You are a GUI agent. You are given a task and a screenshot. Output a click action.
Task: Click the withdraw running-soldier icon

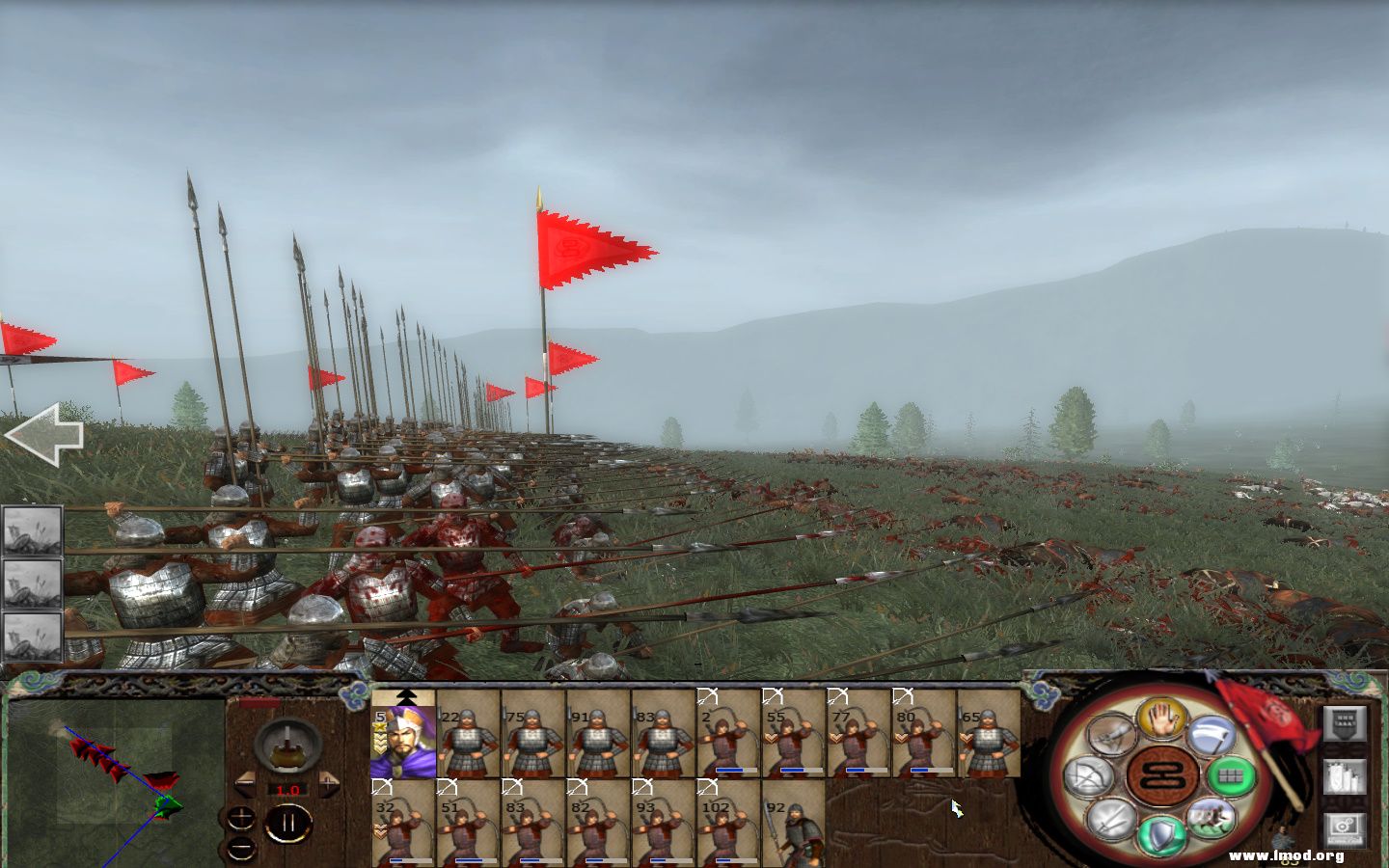[1211, 822]
